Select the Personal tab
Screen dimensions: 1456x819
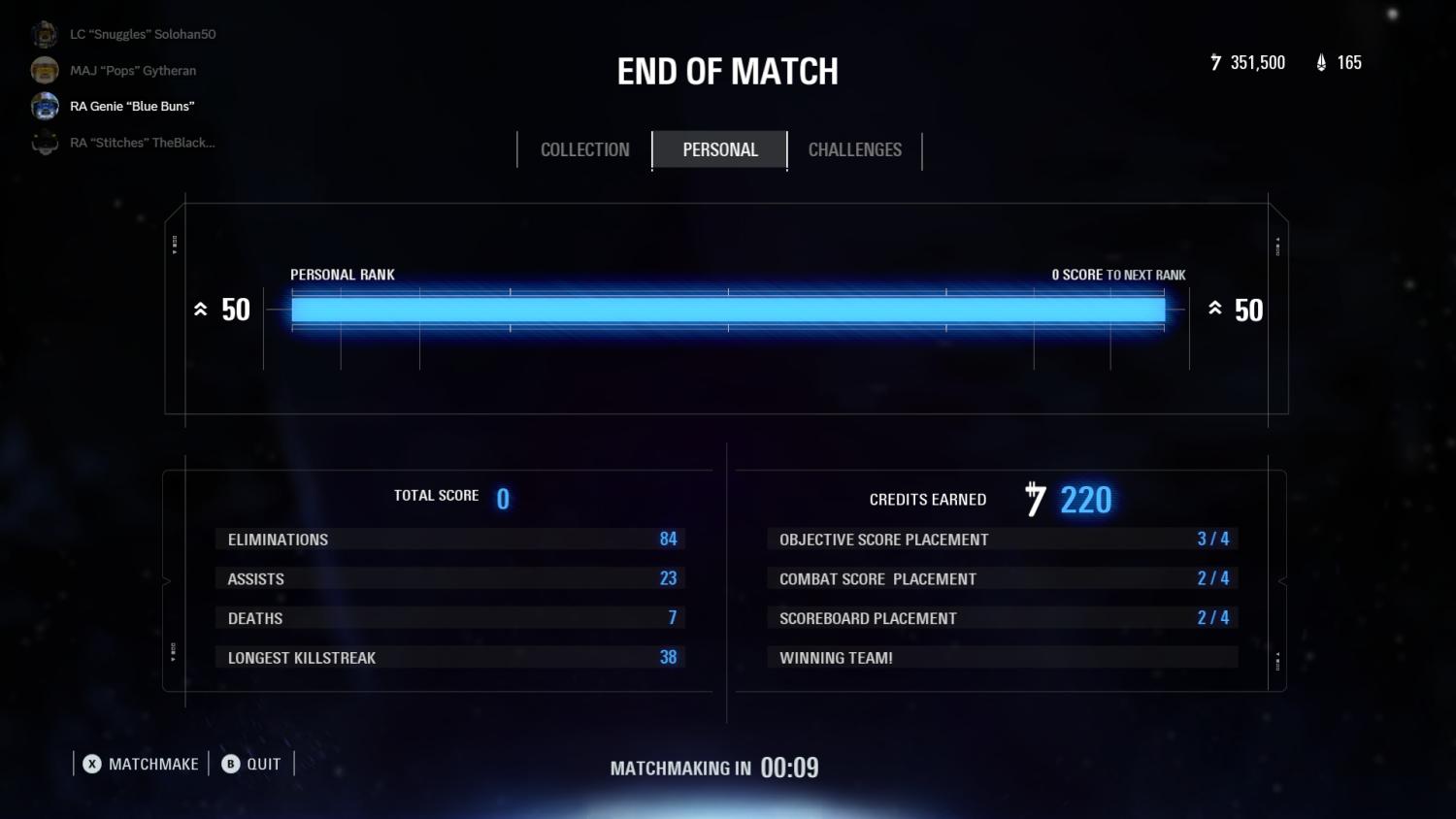(719, 149)
